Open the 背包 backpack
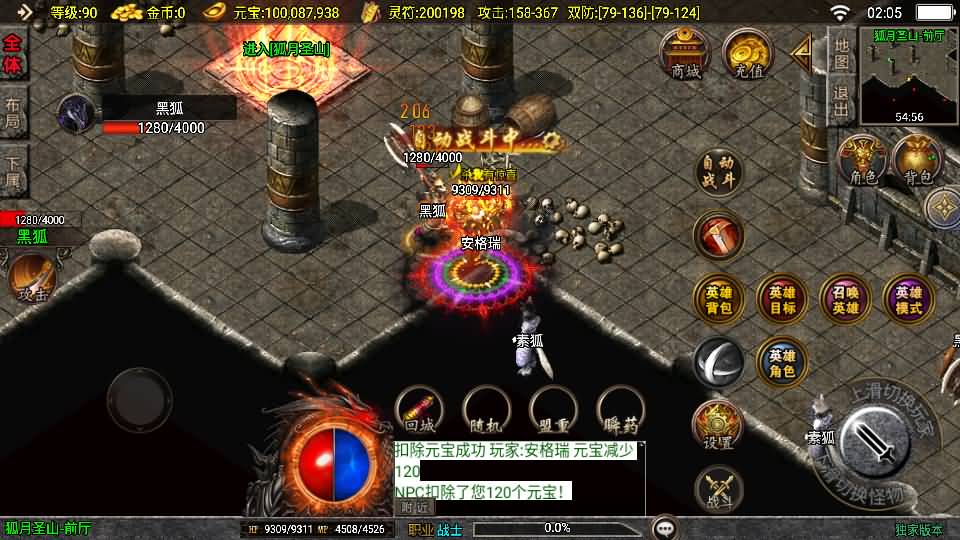This screenshot has height=540, width=960. pos(918,160)
